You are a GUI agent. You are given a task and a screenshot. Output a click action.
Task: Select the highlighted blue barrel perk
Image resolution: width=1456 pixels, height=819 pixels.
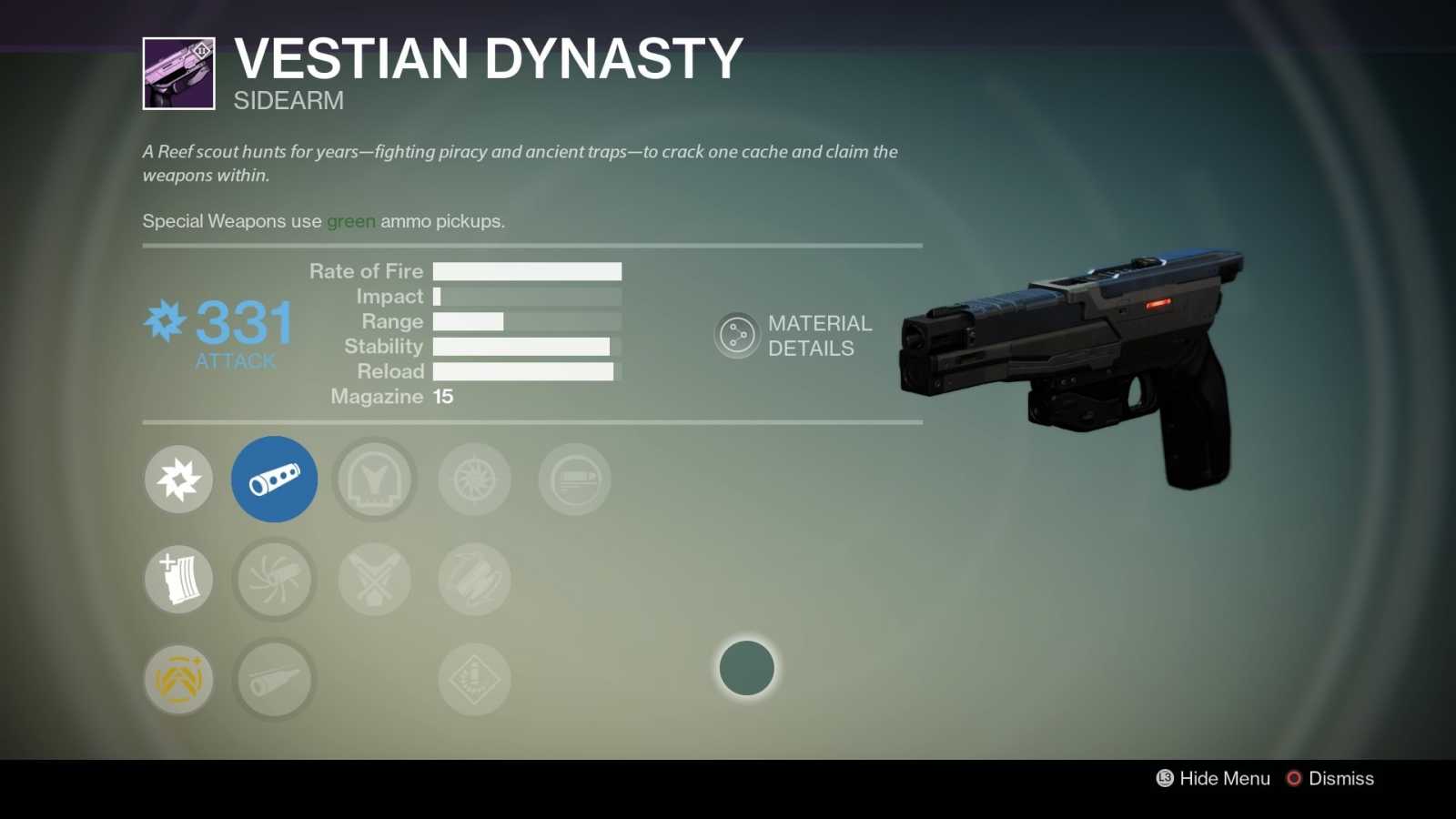(x=274, y=479)
